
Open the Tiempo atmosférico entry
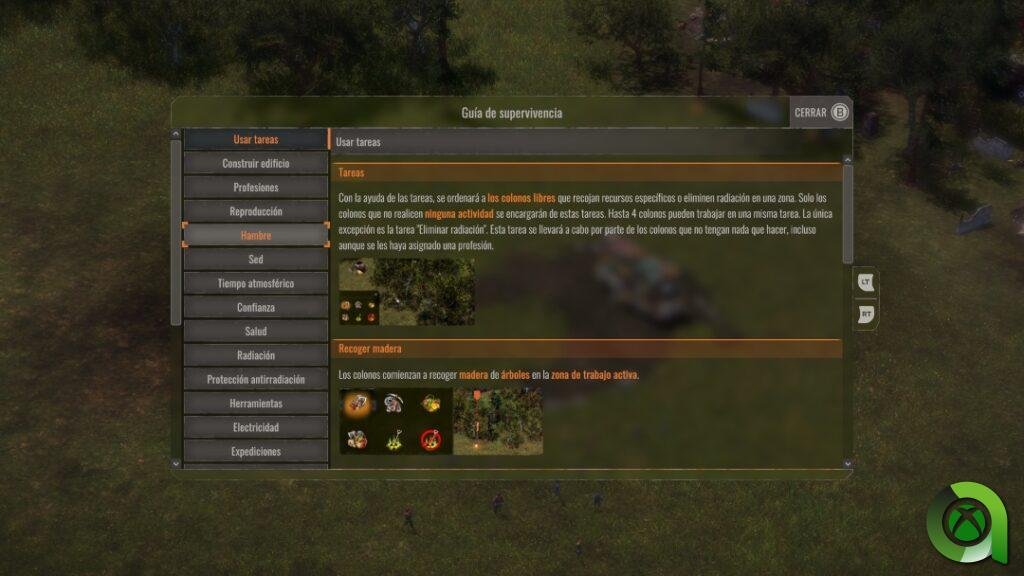pyautogui.click(x=256, y=283)
